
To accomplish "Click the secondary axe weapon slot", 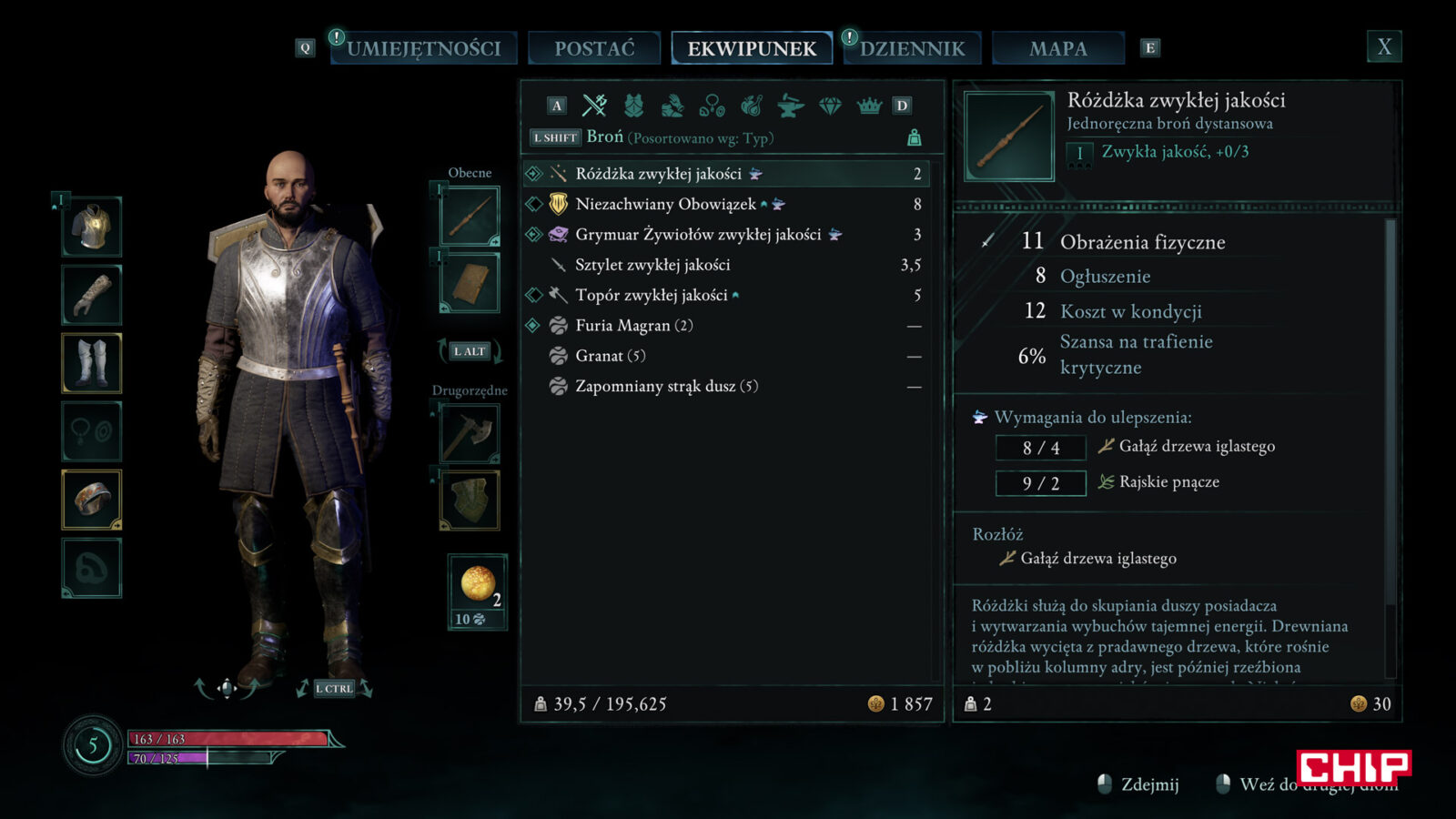I will tap(470, 433).
